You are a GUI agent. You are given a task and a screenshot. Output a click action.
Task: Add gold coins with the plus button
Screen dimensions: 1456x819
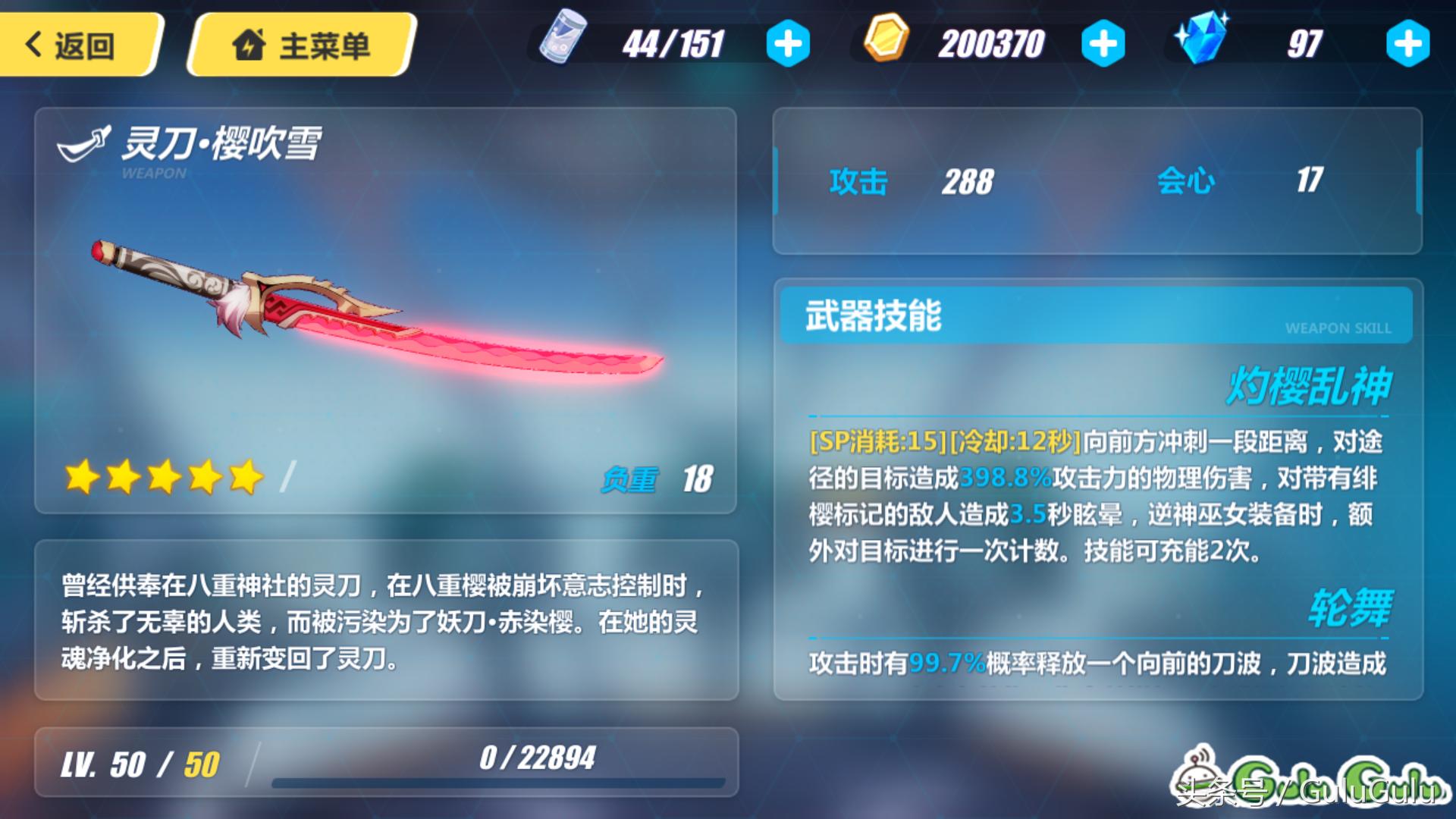tap(1103, 44)
